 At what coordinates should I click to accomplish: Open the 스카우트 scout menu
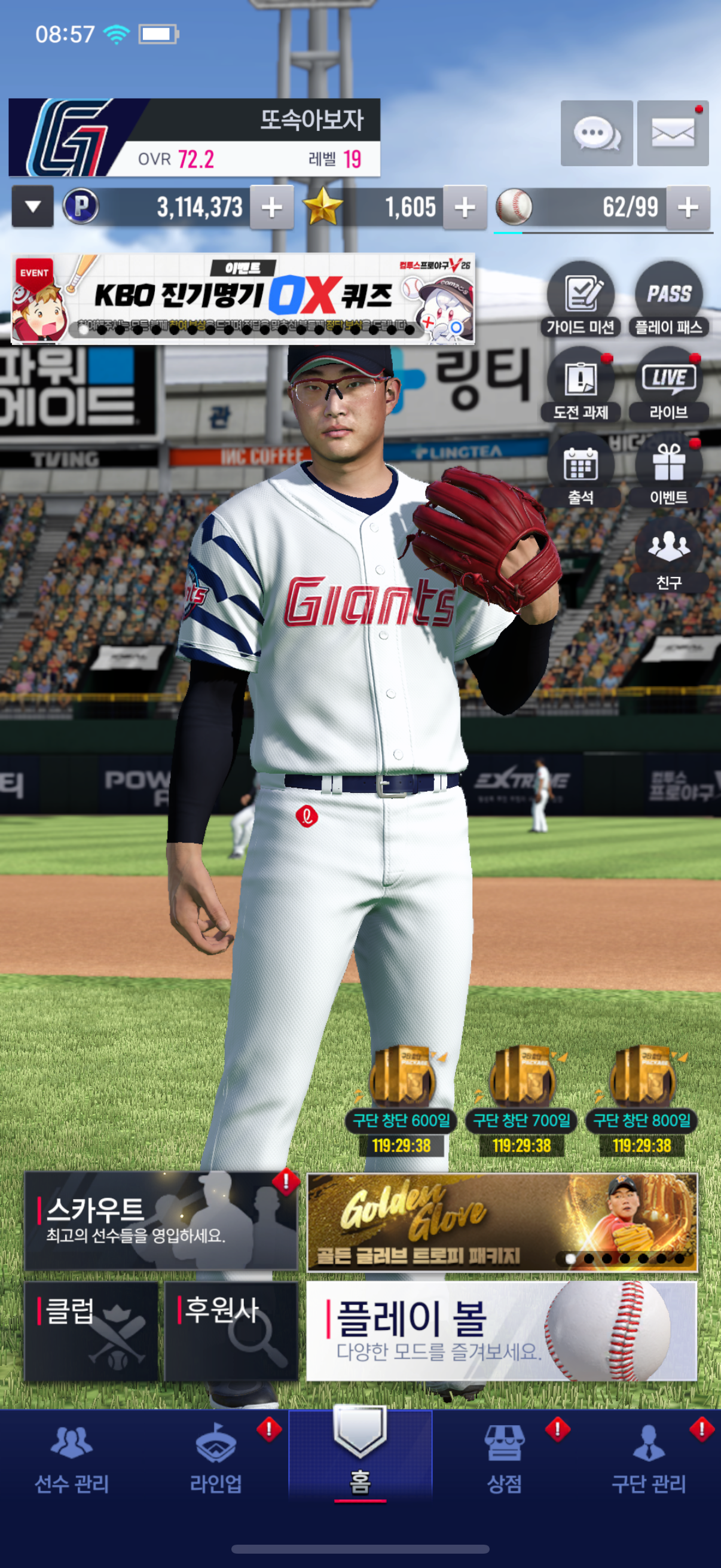coord(161,1221)
